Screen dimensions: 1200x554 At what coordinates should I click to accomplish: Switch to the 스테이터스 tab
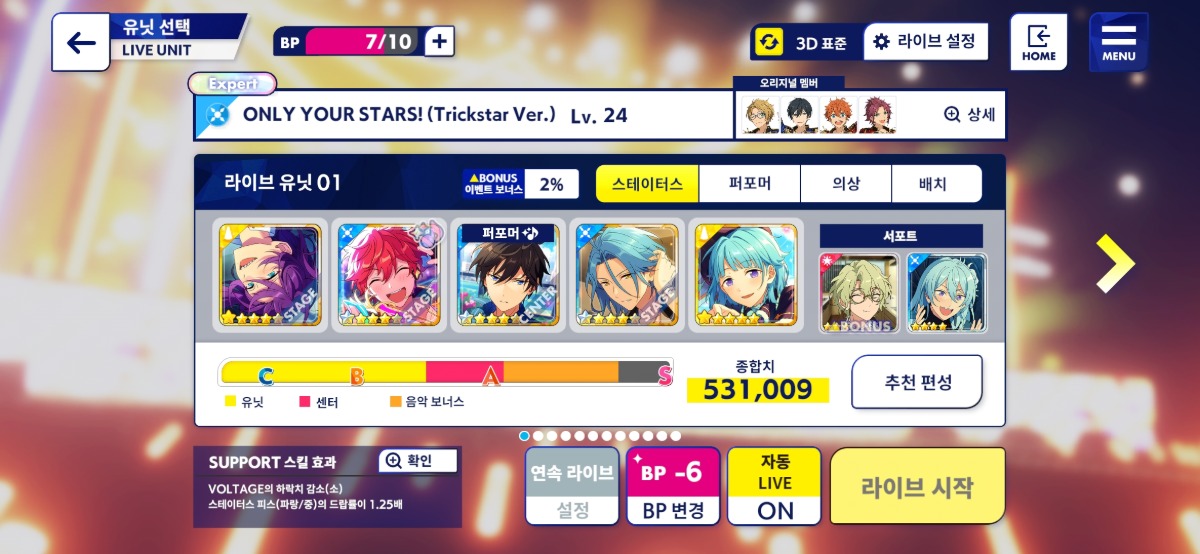tap(647, 184)
